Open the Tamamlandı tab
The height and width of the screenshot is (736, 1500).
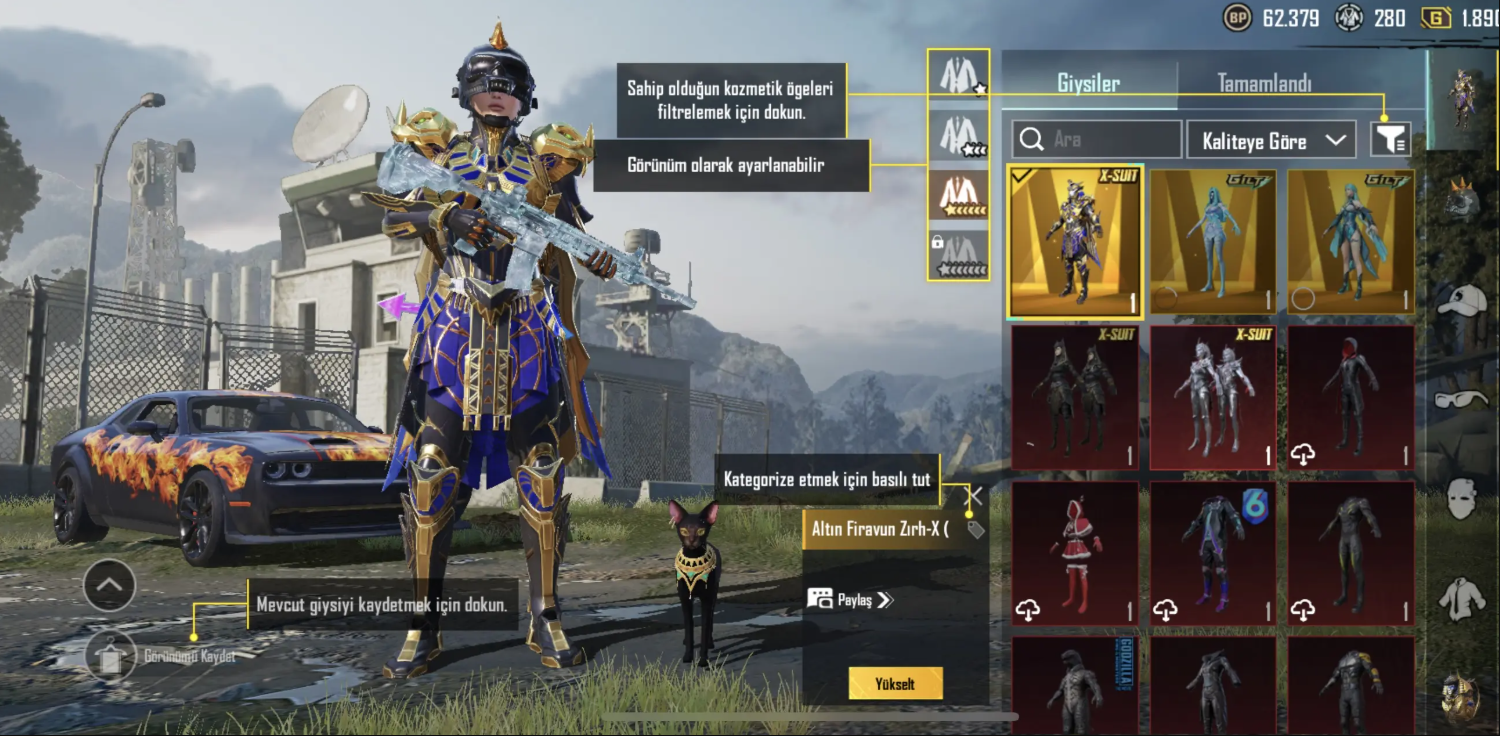coord(1264,84)
